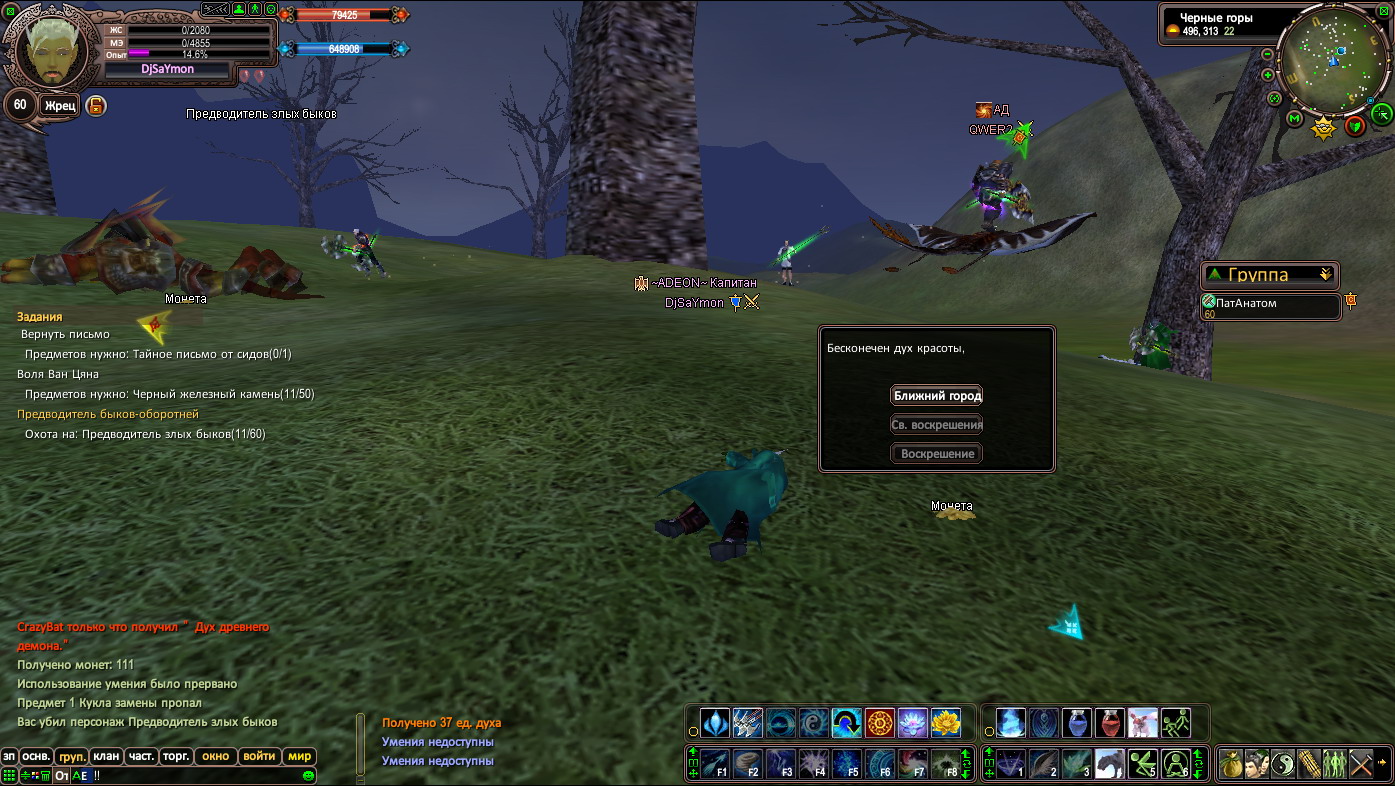Open the inventory bag icon
Image resolution: width=1395 pixels, height=786 pixels.
click(1230, 765)
